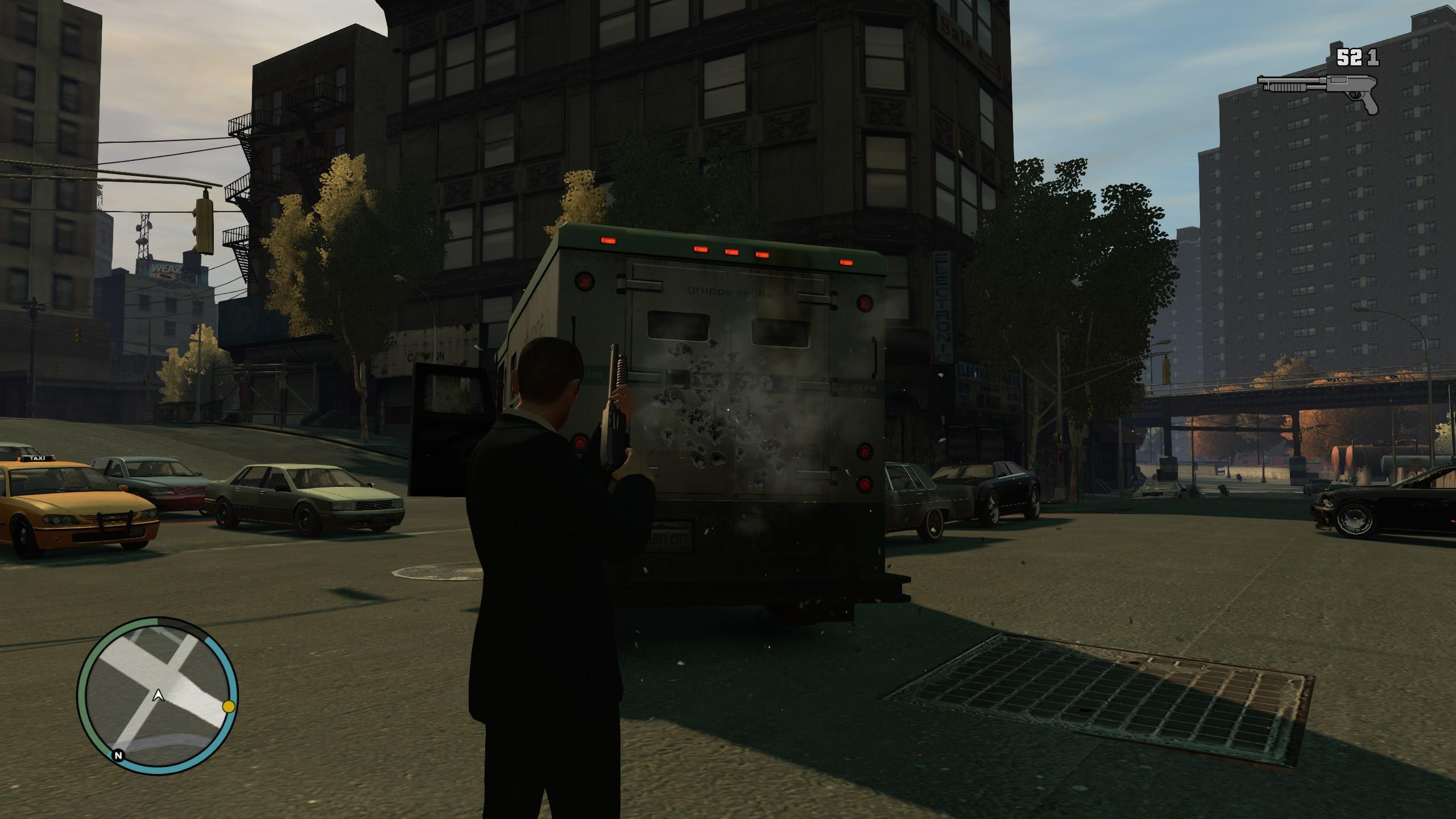This screenshot has width=1456, height=819.
Task: Click the white player arrow on radar
Action: [x=159, y=694]
